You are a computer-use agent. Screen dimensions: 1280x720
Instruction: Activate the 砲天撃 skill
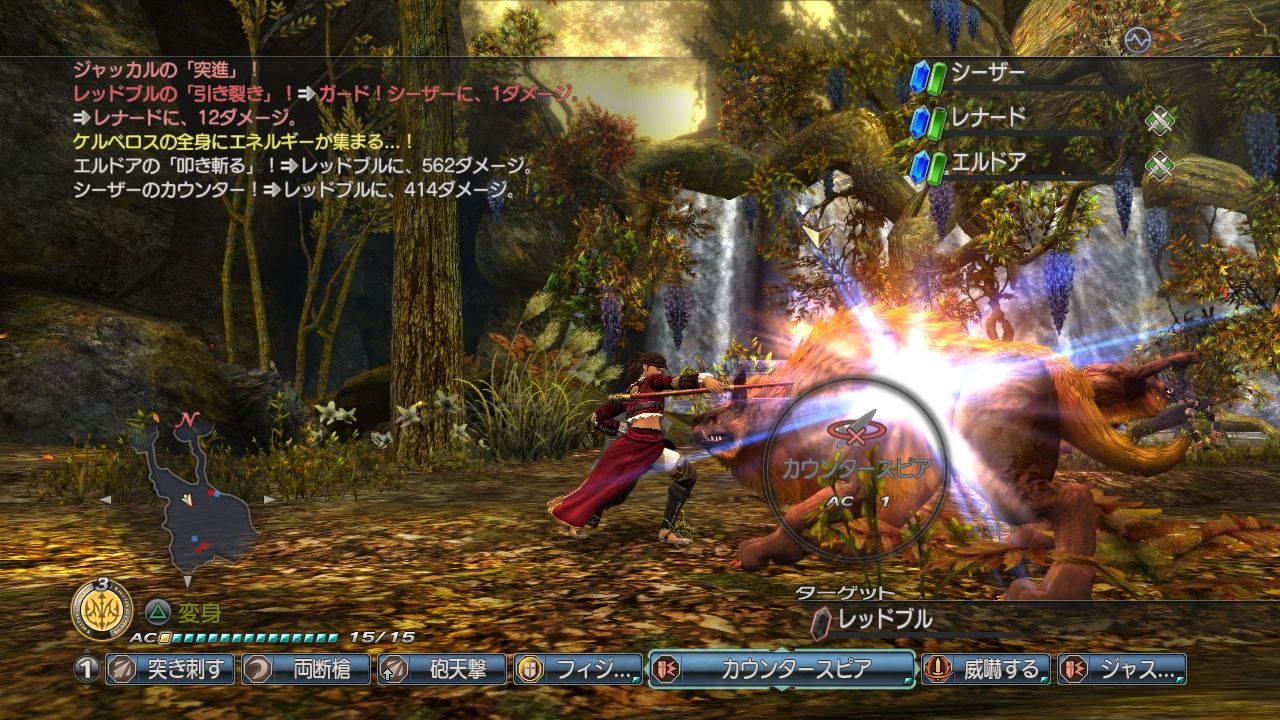(442, 669)
